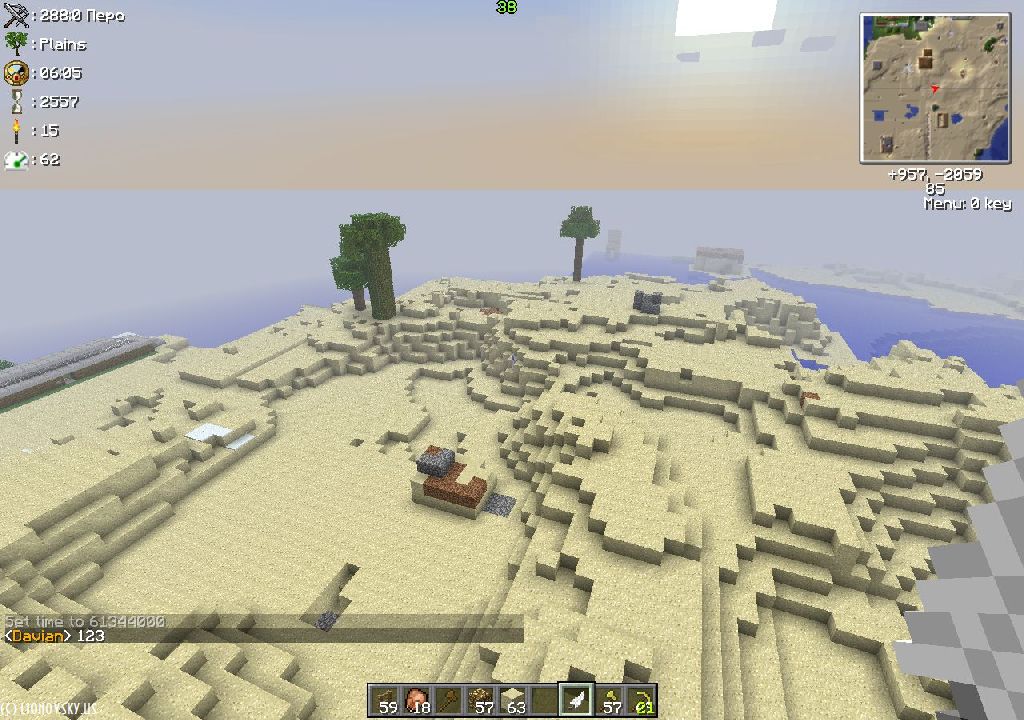
Task: Select the feather hotbar slot
Action: pos(576,701)
